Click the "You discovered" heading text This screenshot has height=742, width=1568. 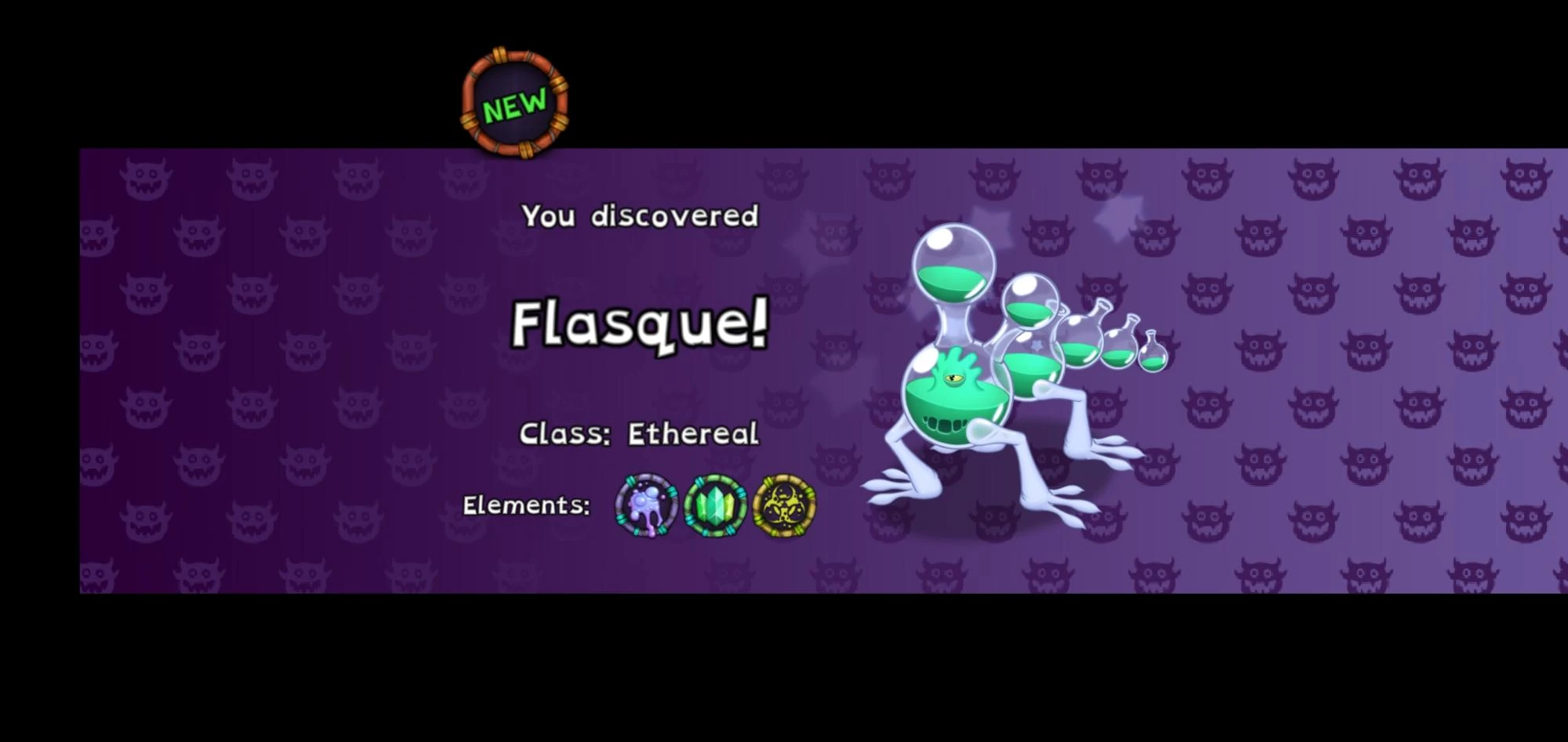pos(640,215)
